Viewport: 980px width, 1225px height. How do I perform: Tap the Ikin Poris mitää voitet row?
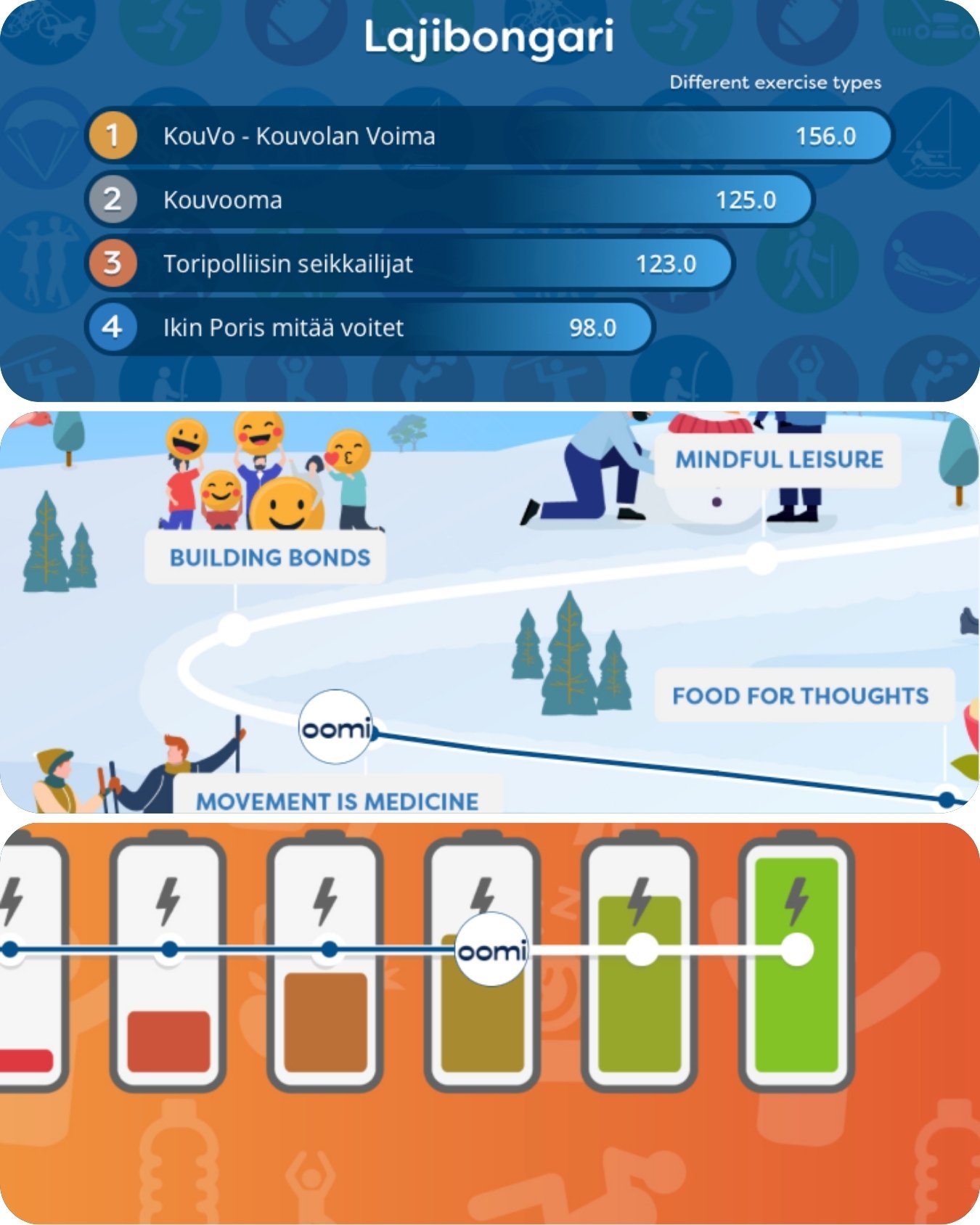[x=369, y=327]
